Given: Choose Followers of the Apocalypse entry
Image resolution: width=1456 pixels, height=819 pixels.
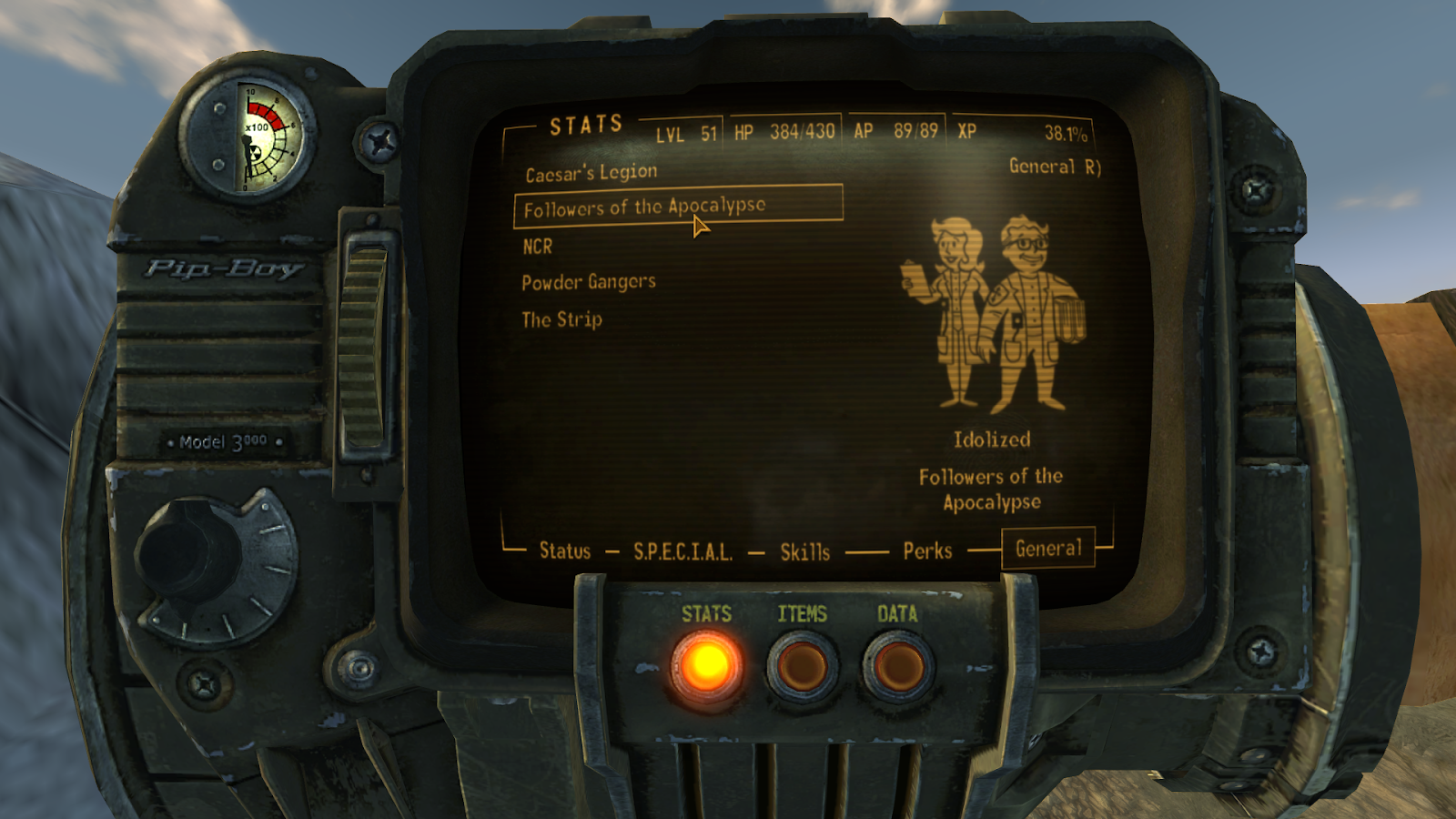Looking at the screenshot, I should click(644, 207).
